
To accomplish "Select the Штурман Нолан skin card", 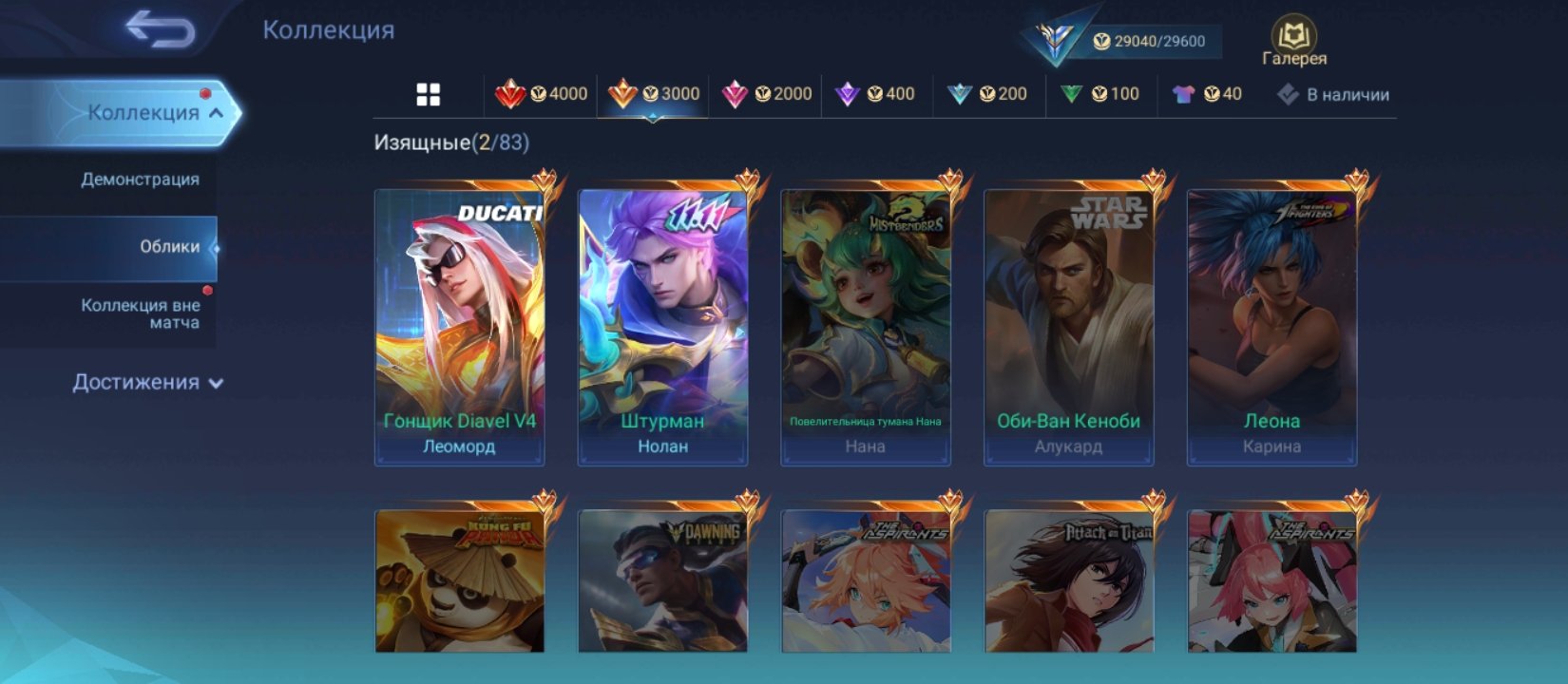I will click(662, 323).
